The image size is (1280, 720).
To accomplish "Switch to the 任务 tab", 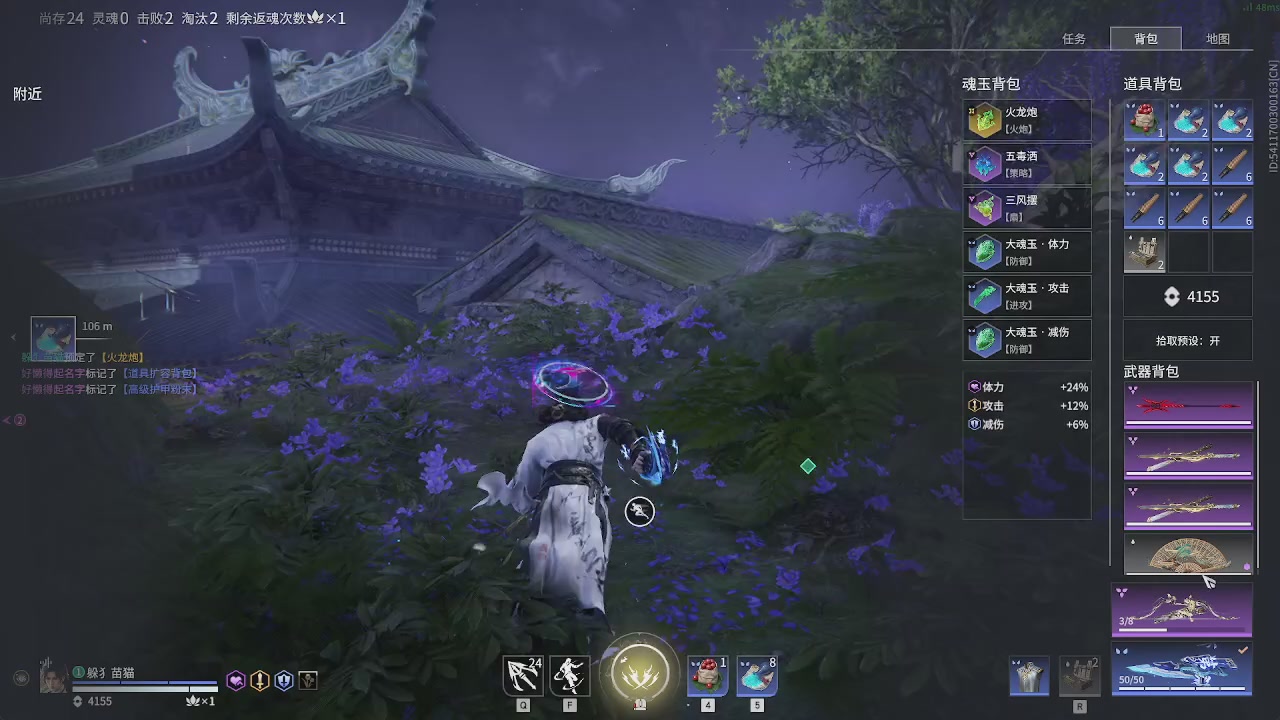I will pyautogui.click(x=1074, y=38).
